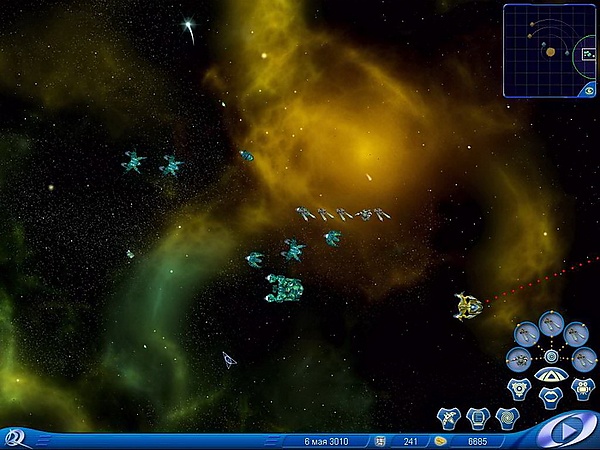The height and width of the screenshot is (450, 600).
Task: Click the central target button of the weapon ring
Action: 551,355
